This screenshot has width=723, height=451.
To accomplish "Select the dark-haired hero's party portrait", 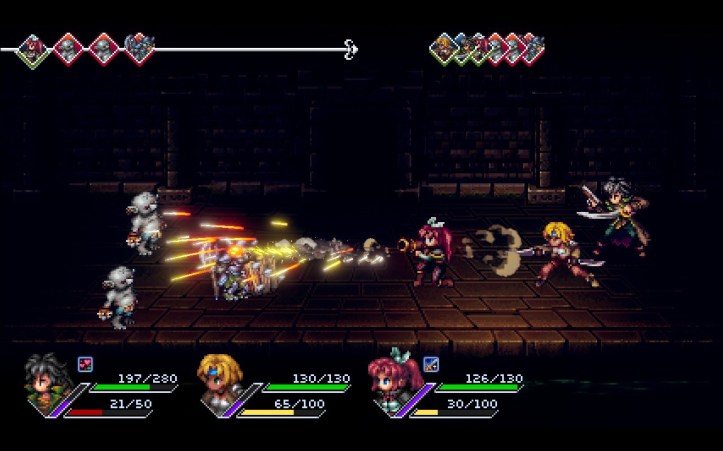I will coord(46,382).
